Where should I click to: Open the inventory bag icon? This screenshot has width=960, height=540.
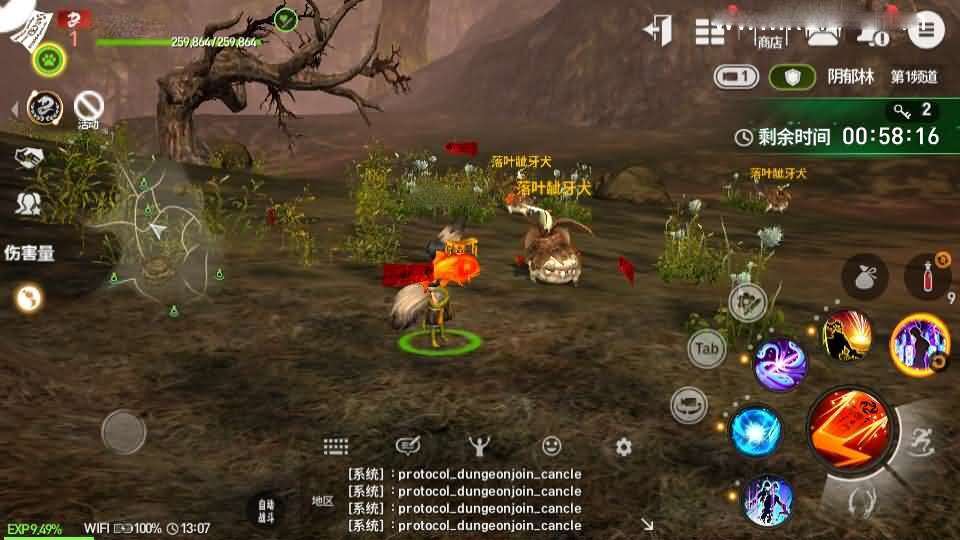coord(865,277)
